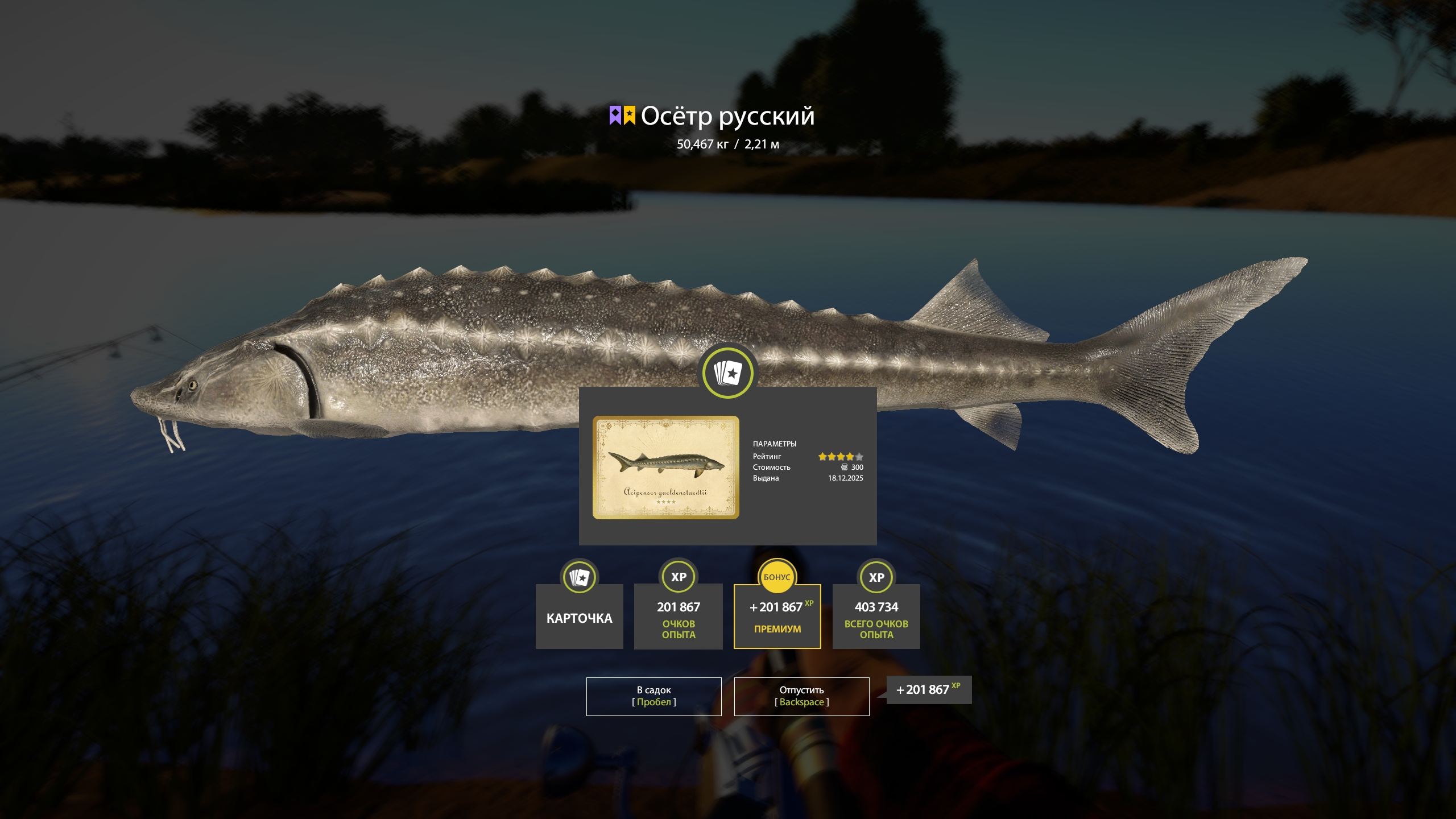Click the КАРТОЧКА cards icon
The height and width of the screenshot is (819, 1456).
pos(580,577)
